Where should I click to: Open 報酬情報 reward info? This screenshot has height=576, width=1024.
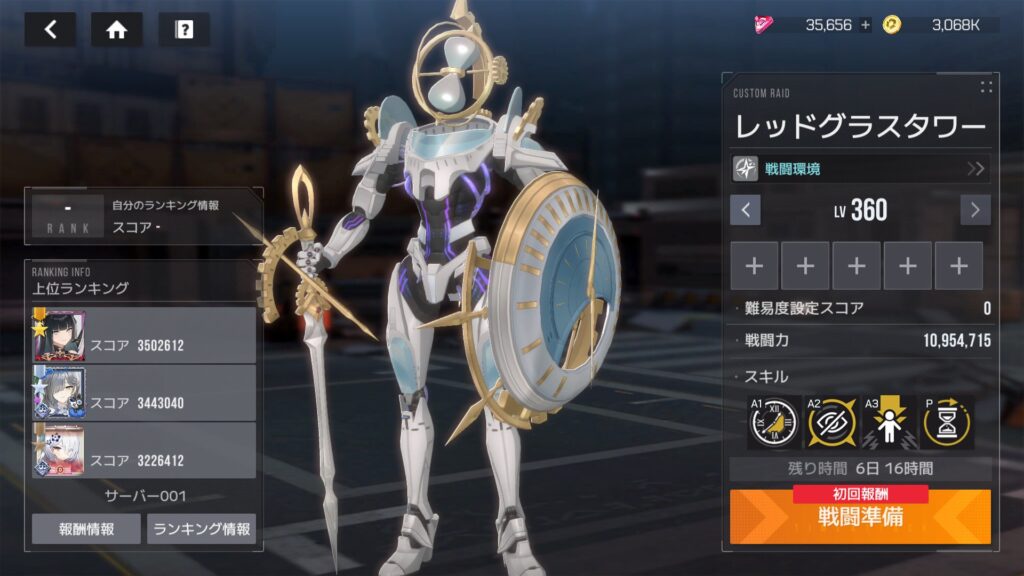pyautogui.click(x=86, y=529)
